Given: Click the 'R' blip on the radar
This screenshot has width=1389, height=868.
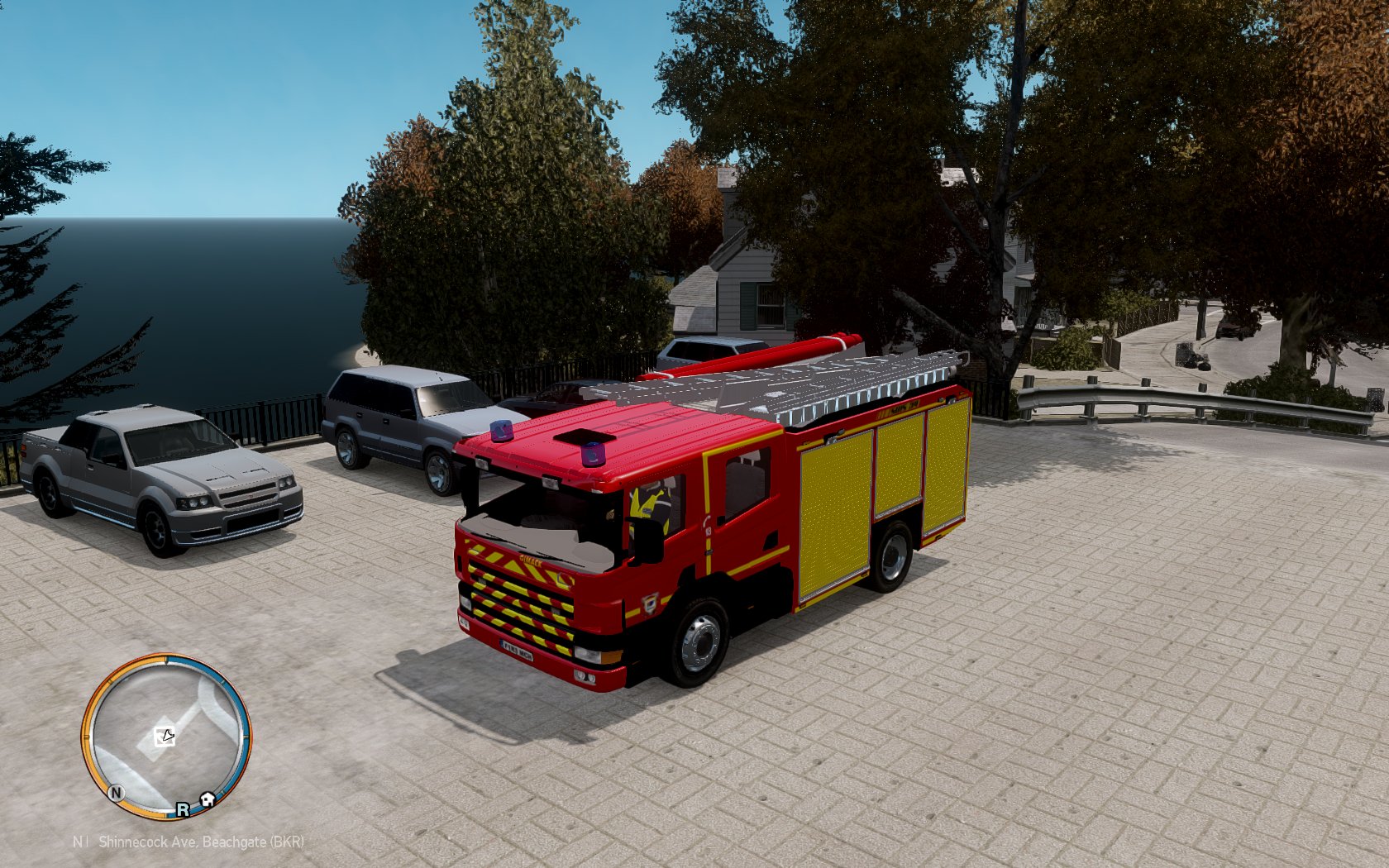Looking at the screenshot, I should (182, 809).
